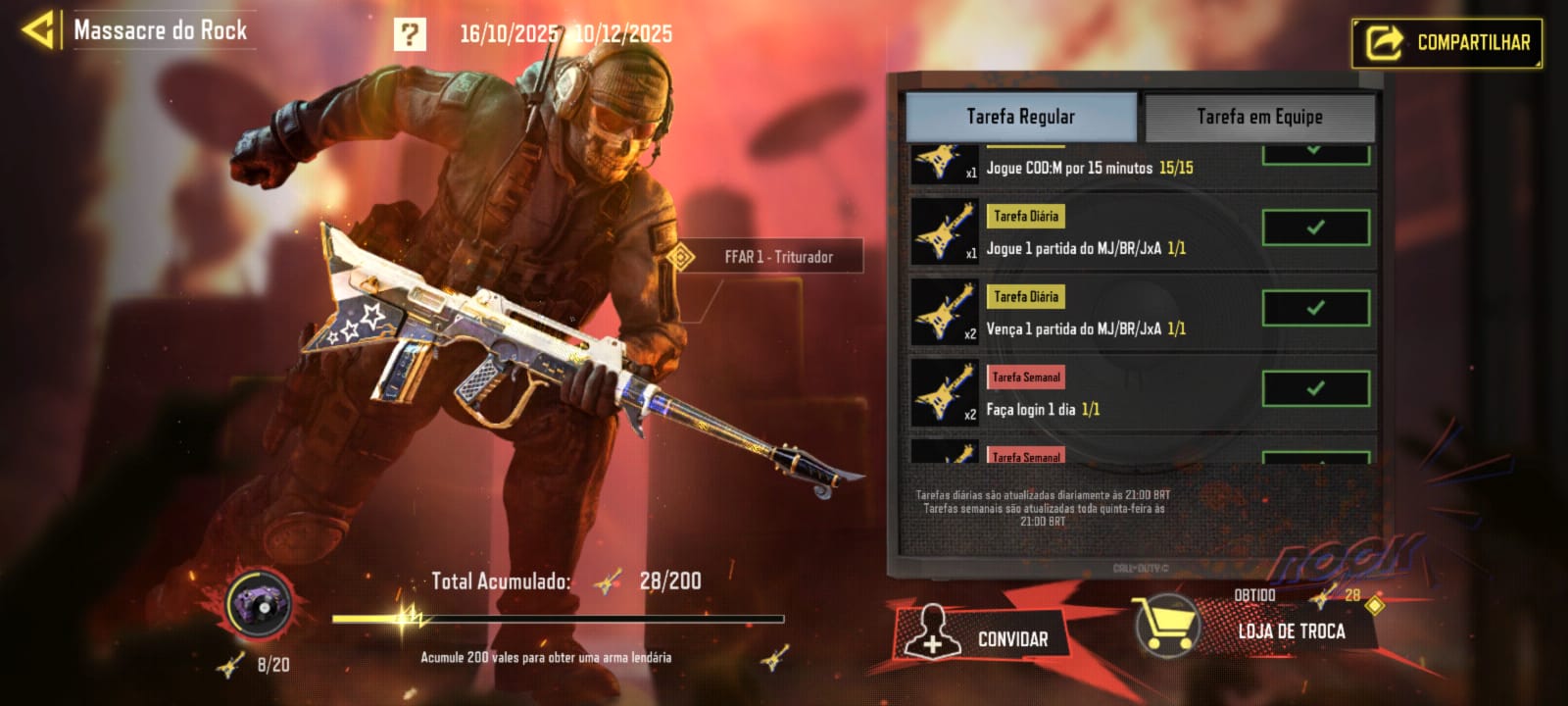Open the Convidar invite button

click(982, 639)
